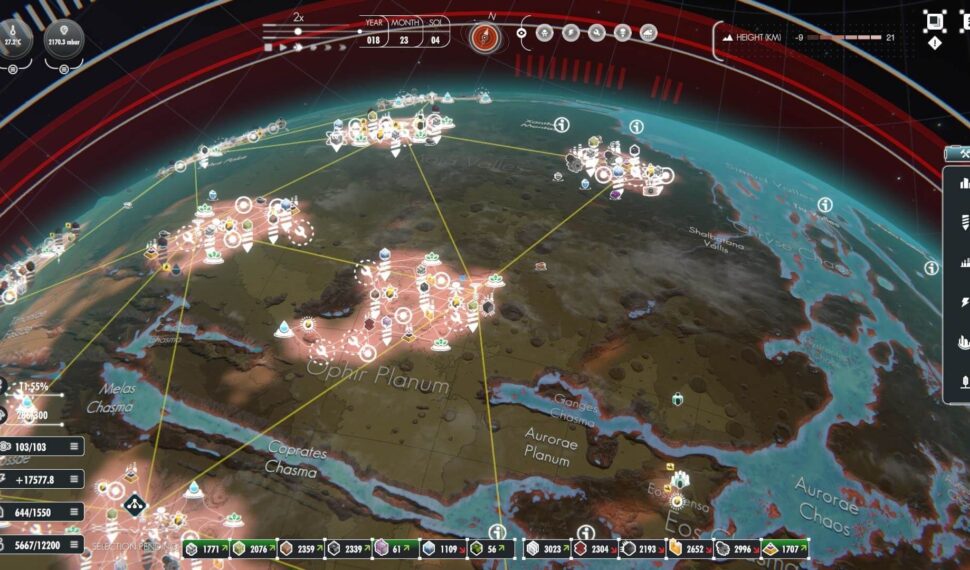Toggle the fullscreen frame icon
This screenshot has width=970, height=570.
pos(935,20)
